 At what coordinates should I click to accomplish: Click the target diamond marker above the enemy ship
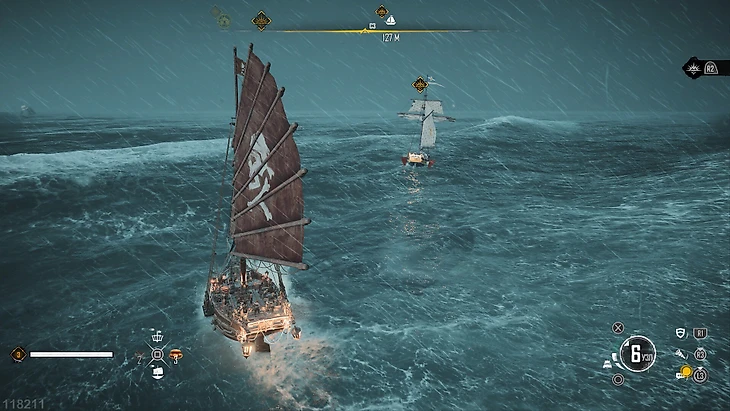[420, 85]
